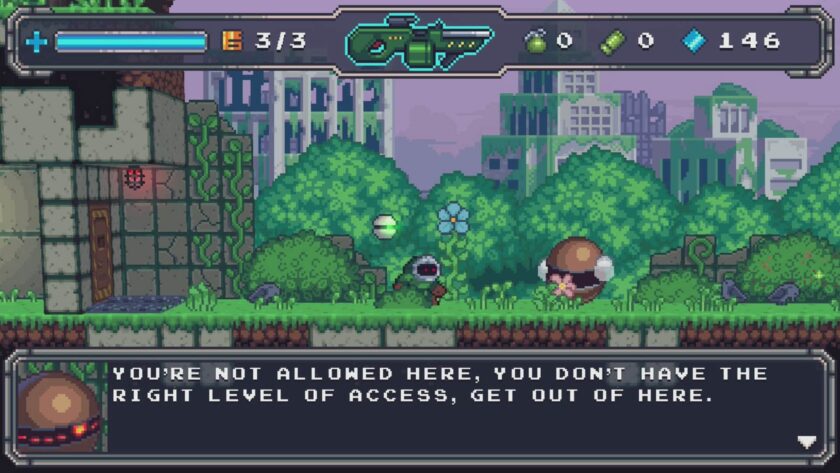Select the green assault rifle weapon icon
This screenshot has width=840, height=473.
[x=419, y=42]
